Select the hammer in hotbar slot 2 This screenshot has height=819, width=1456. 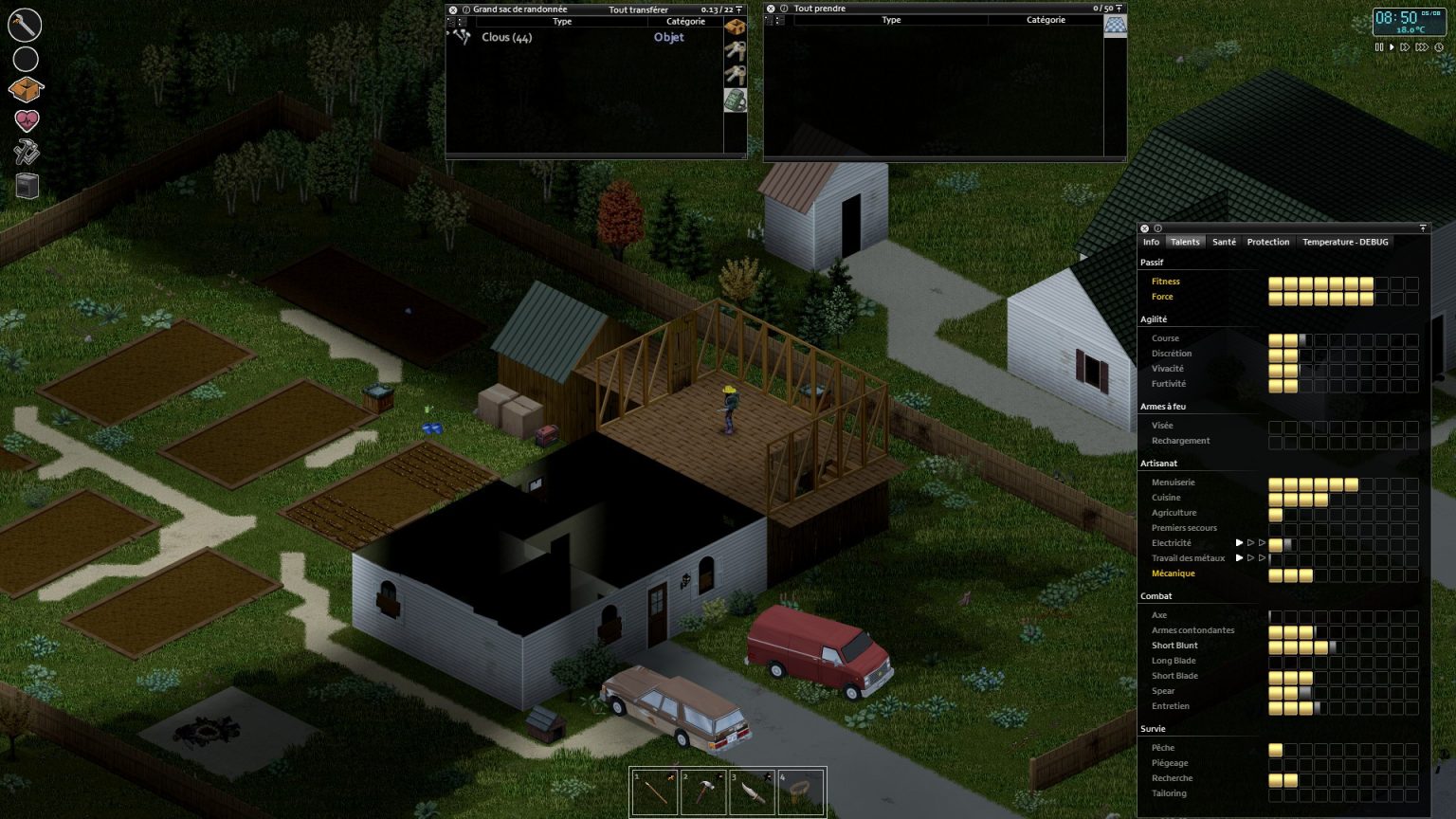704,791
